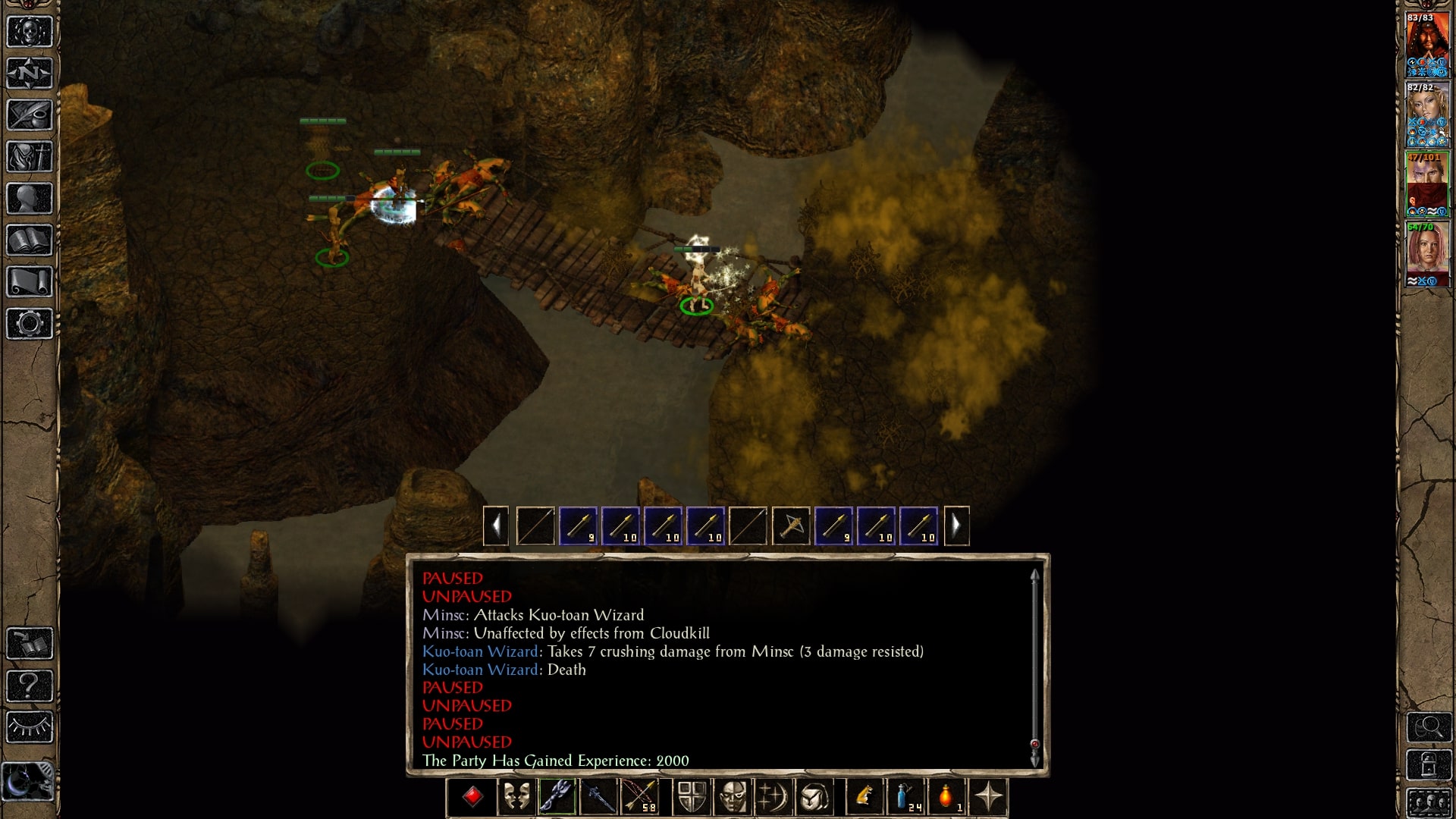Activate the red gem button
This screenshot has height=819, width=1456.
tap(472, 797)
